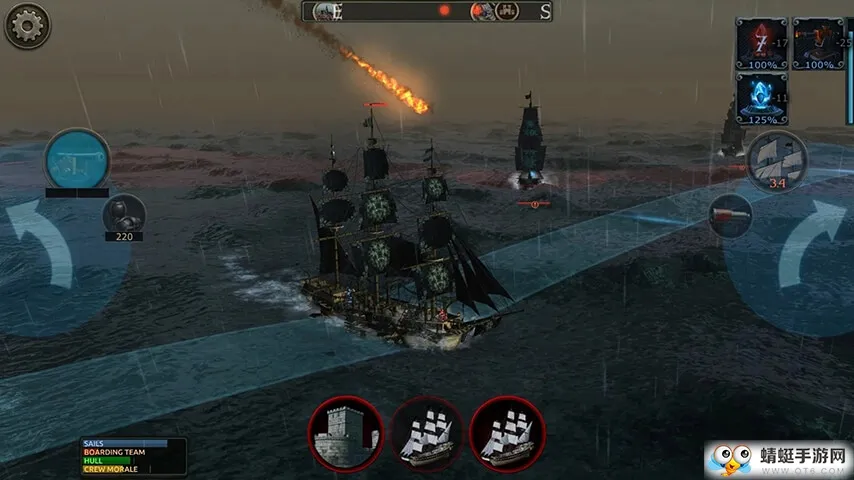Activate the blue crystal ability

761,98
